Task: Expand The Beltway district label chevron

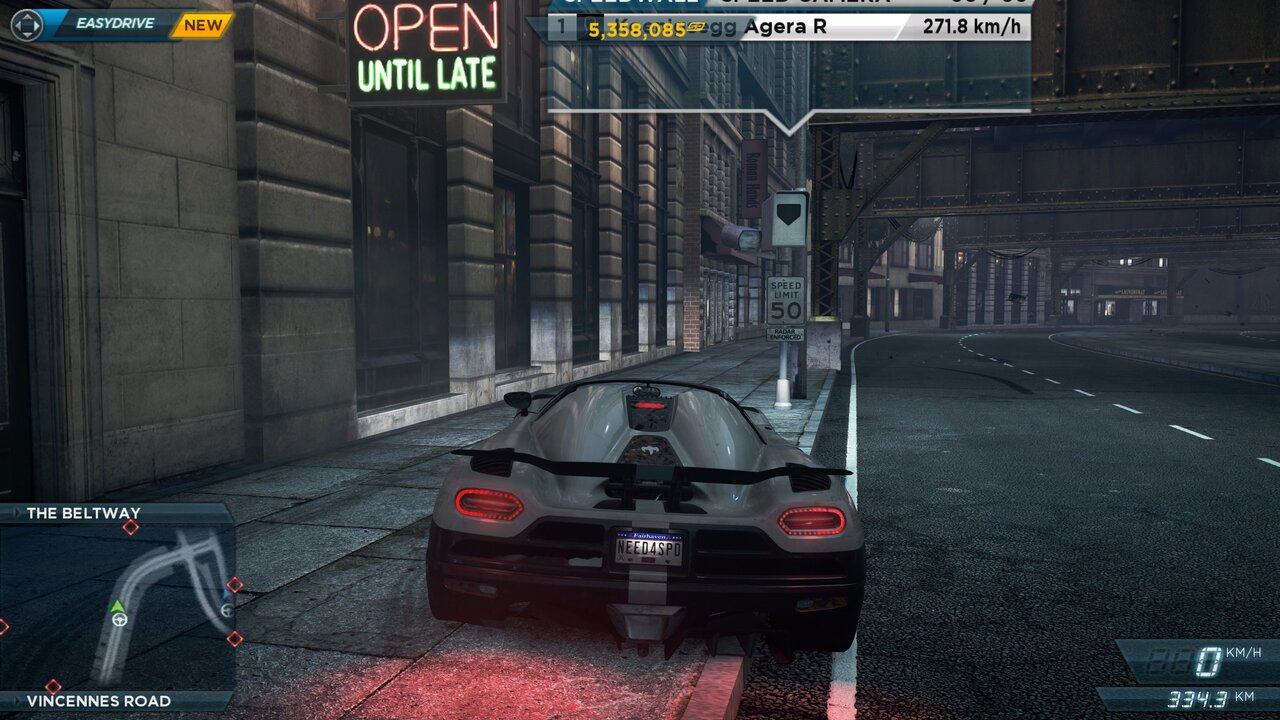Action: click(x=15, y=513)
